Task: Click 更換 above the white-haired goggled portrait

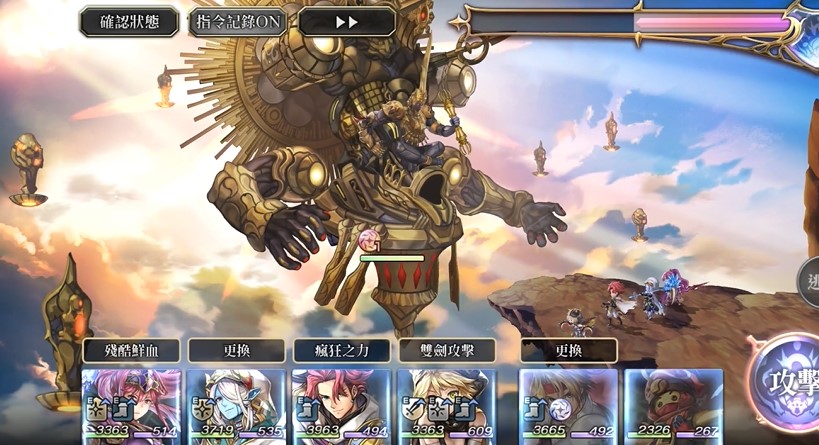Action: click(x=568, y=351)
